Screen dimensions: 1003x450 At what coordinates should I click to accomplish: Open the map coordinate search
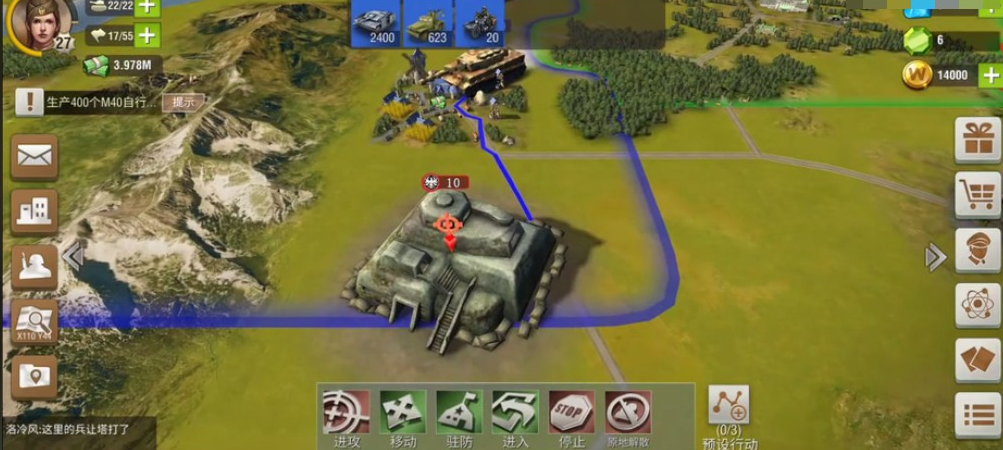(x=35, y=322)
